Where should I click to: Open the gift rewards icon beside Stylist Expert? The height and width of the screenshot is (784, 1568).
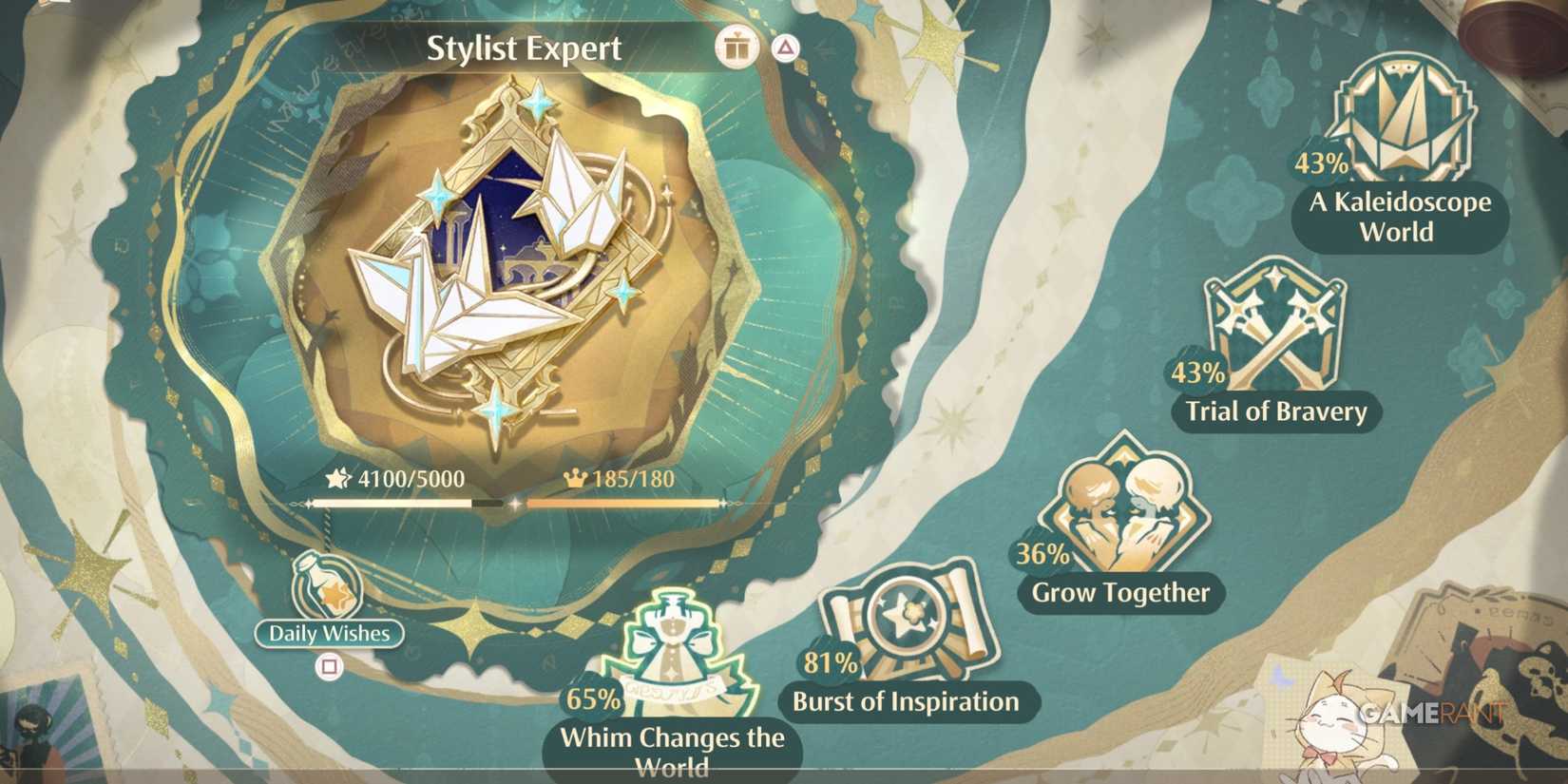tap(736, 46)
